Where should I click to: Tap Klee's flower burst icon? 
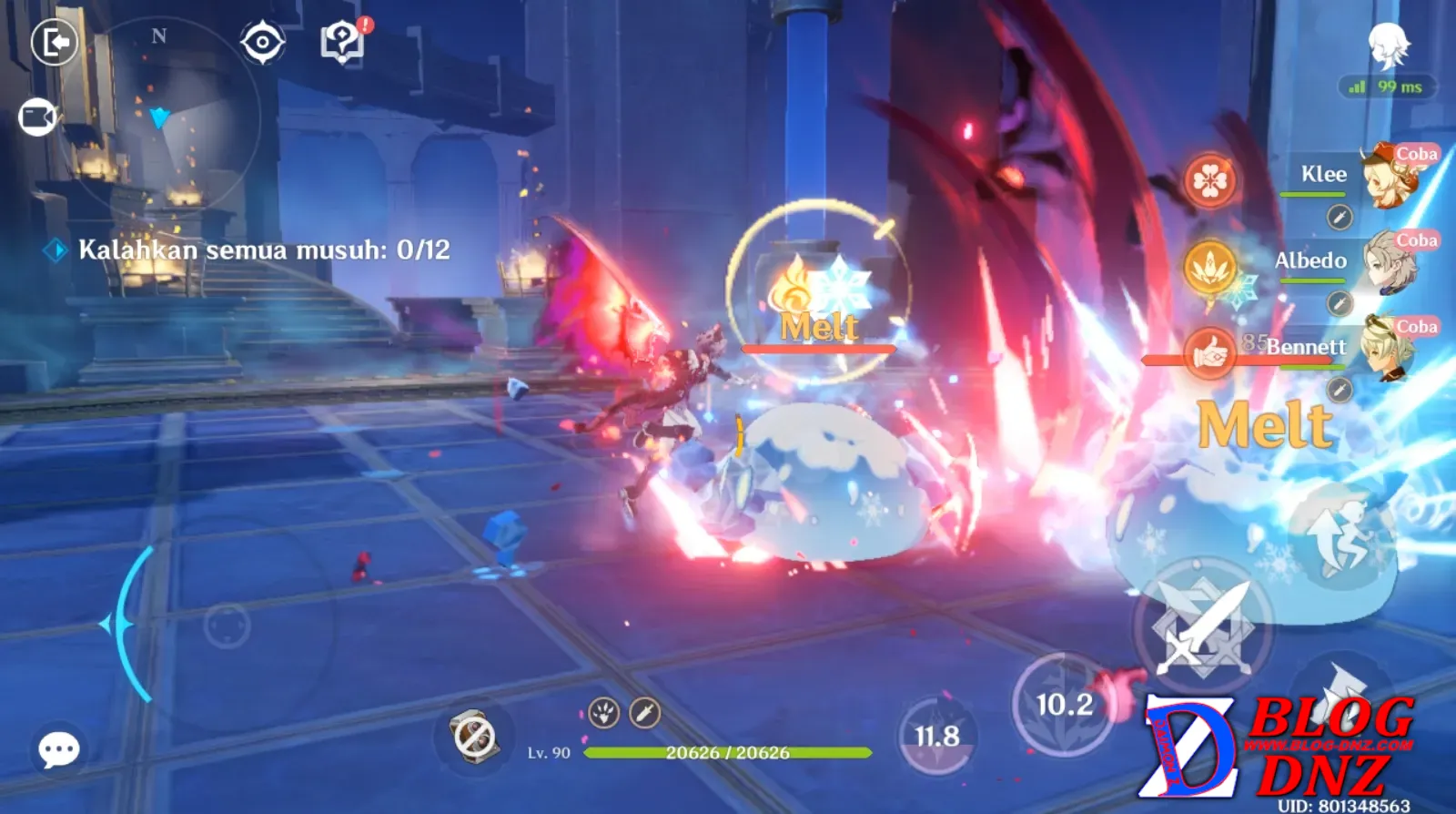(x=1209, y=180)
